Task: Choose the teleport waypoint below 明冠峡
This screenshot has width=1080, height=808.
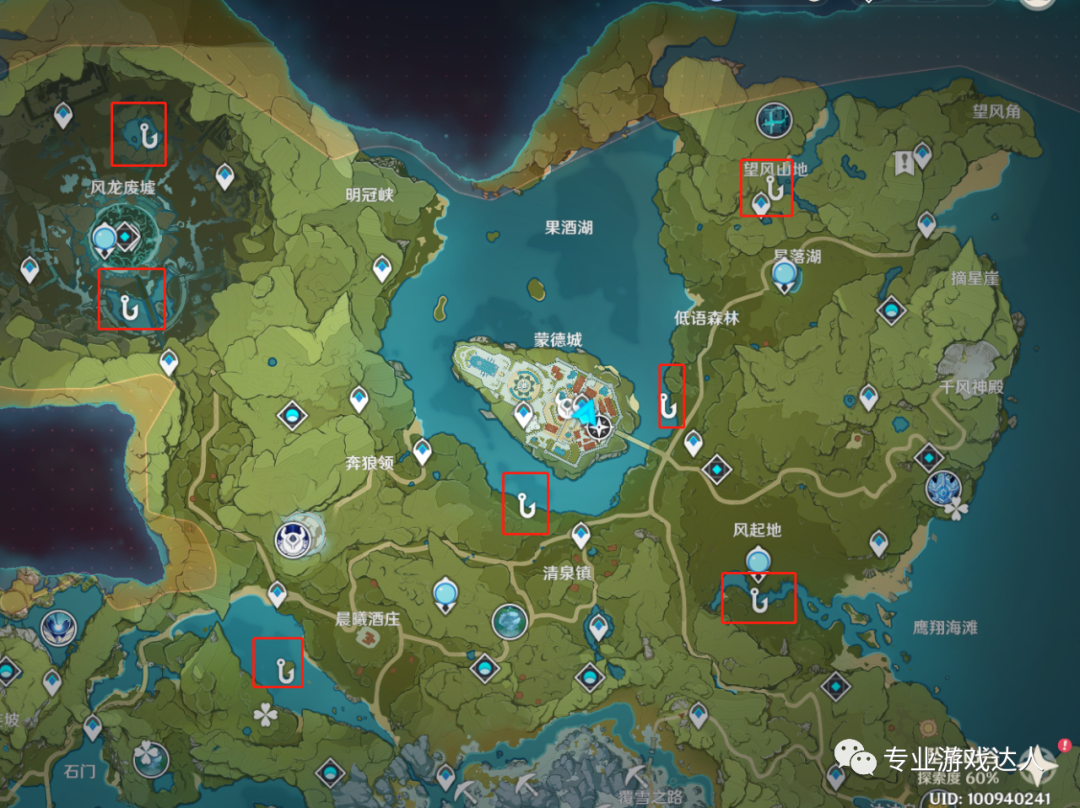Action: 382,268
